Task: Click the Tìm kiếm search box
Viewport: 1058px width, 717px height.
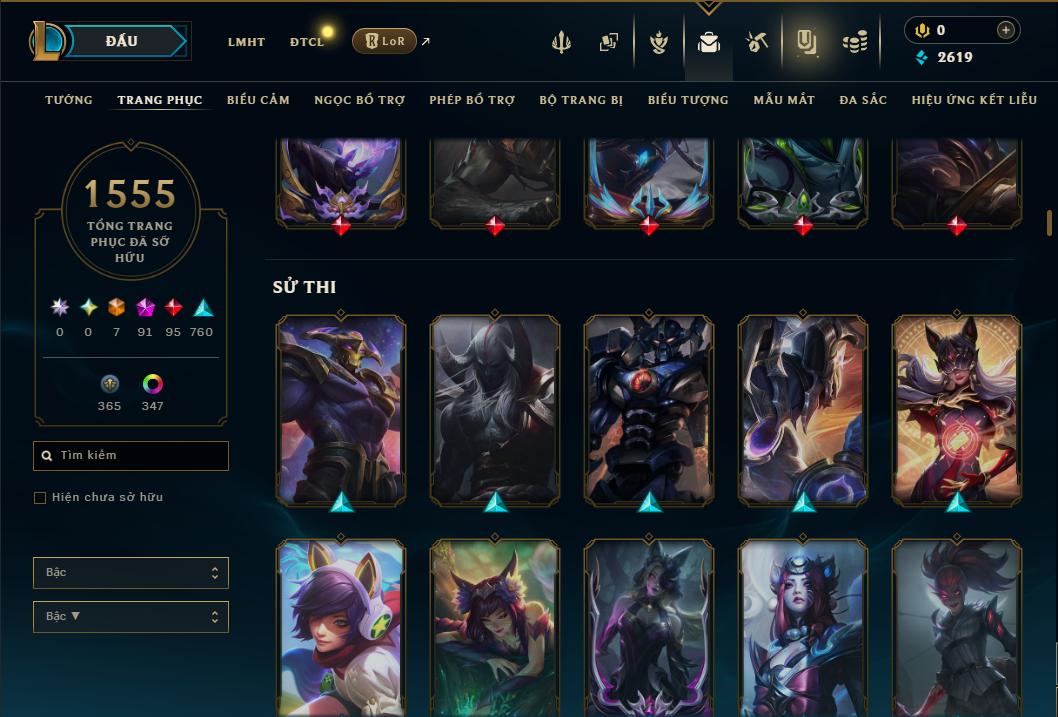Action: coord(131,456)
